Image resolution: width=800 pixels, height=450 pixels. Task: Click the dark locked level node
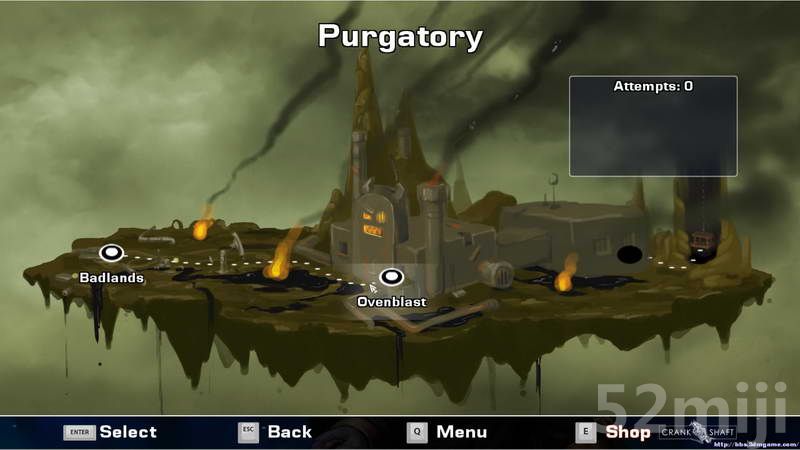click(630, 254)
